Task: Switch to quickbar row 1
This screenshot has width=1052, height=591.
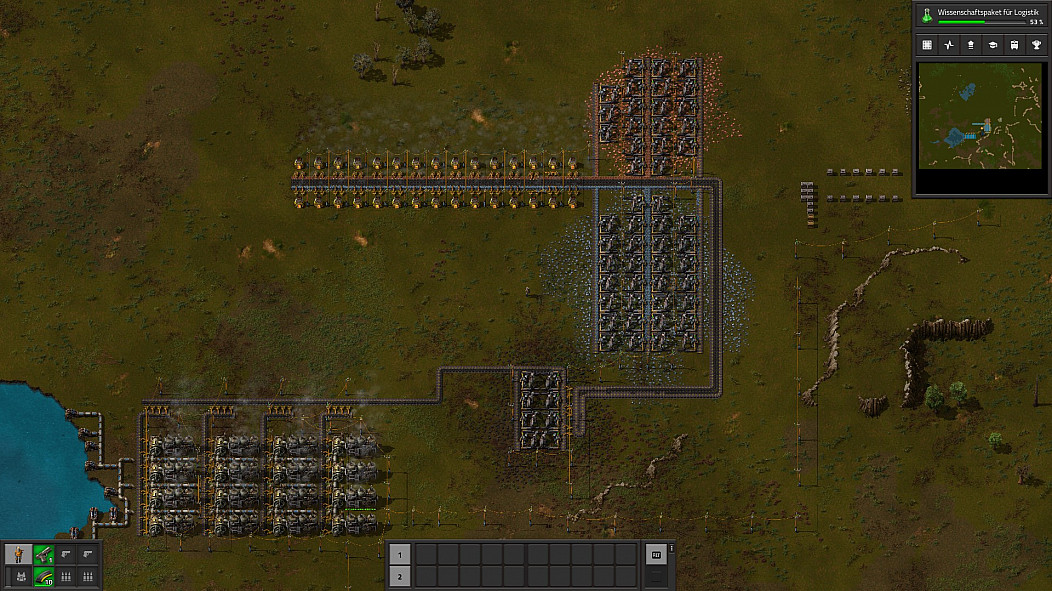Action: (398, 554)
